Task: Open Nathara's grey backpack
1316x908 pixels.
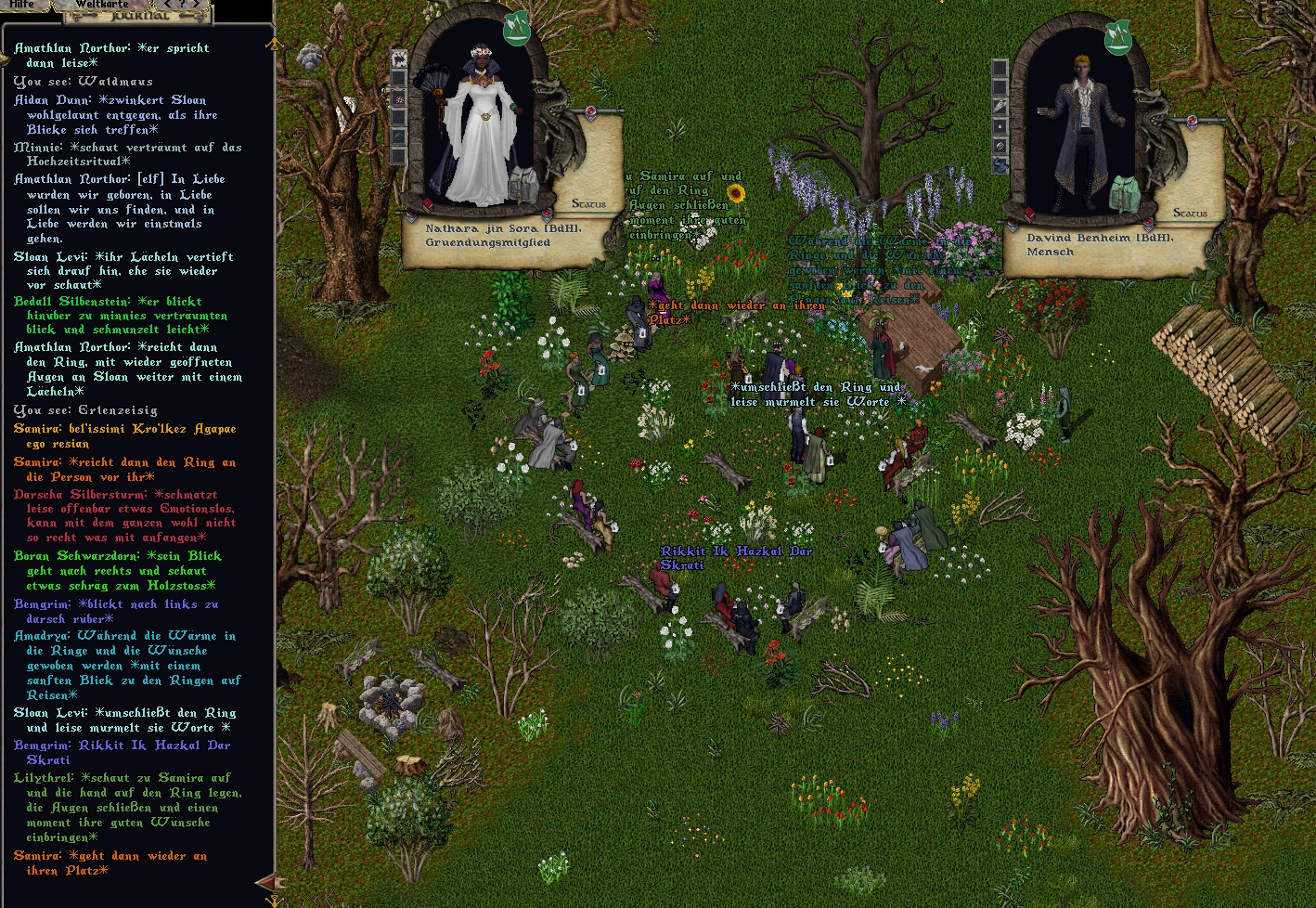Action: point(523,183)
